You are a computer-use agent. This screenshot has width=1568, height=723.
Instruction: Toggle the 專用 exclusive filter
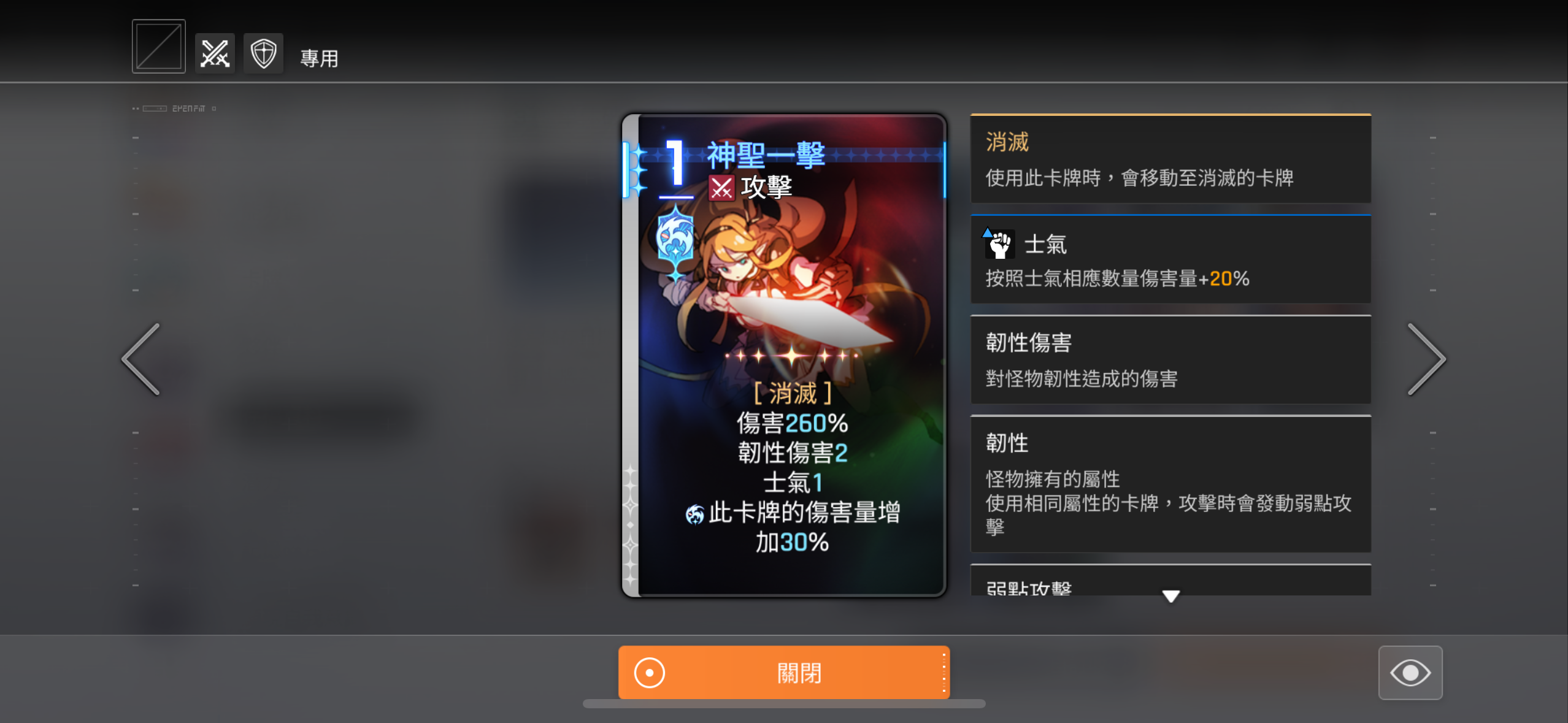point(320,58)
